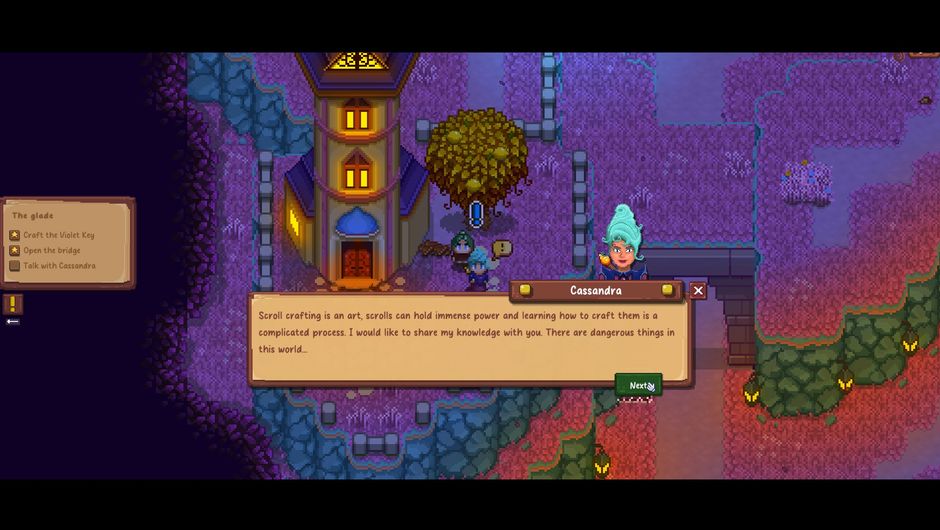Open the yellow exclamation mark quest icon
Viewport: 940px width, 530px height.
click(x=12, y=303)
